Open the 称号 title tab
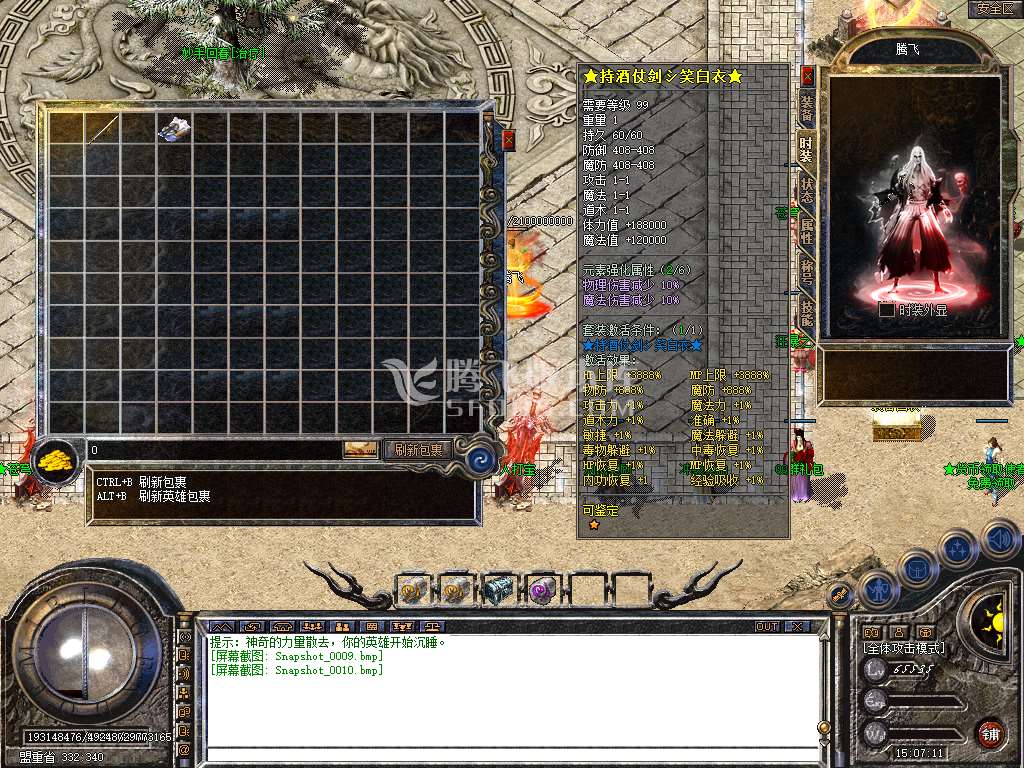The height and width of the screenshot is (768, 1024). coord(807,273)
